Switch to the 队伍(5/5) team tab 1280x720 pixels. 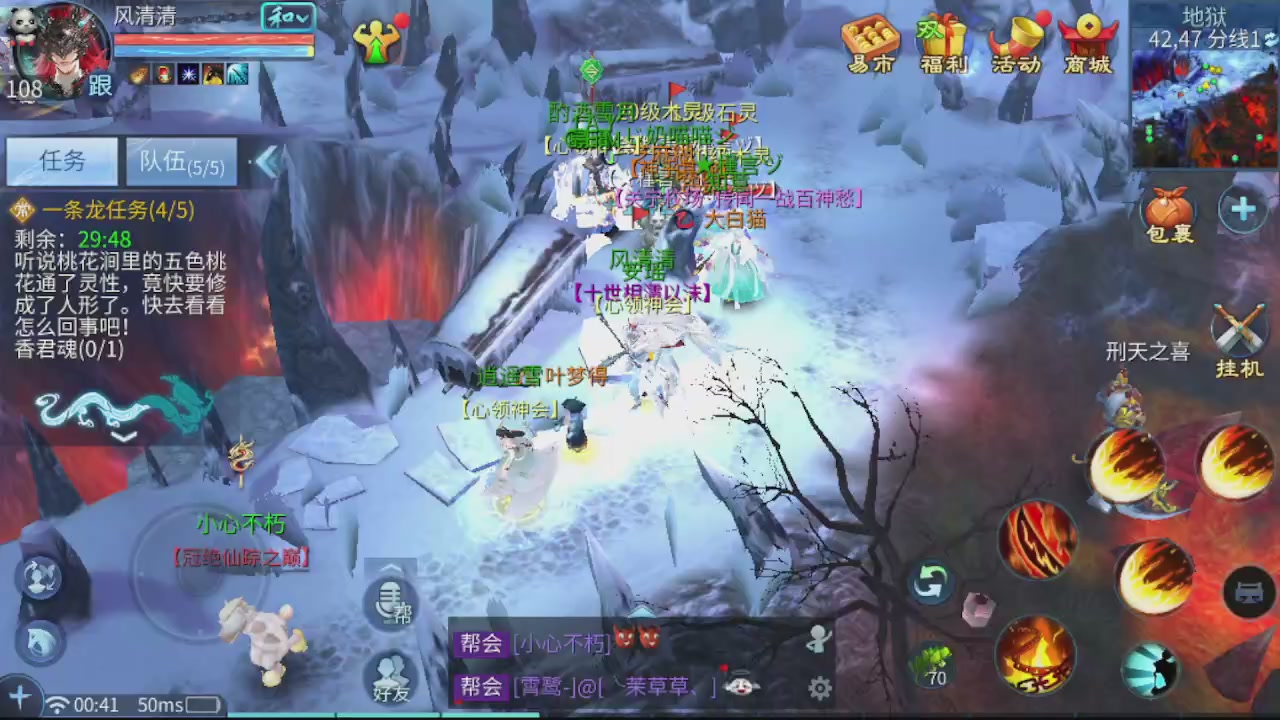pos(180,163)
